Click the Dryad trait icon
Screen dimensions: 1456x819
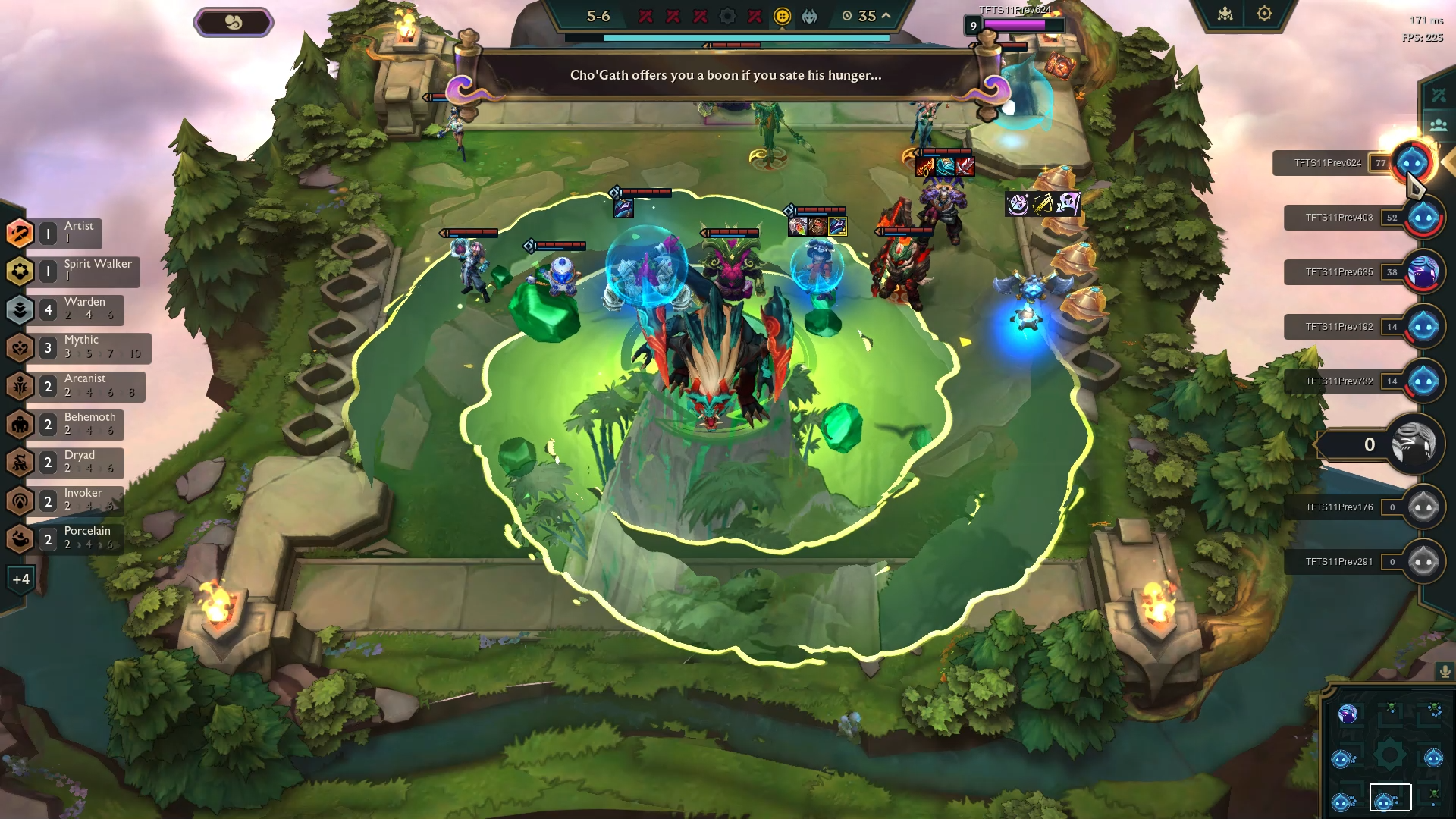pos(20,463)
